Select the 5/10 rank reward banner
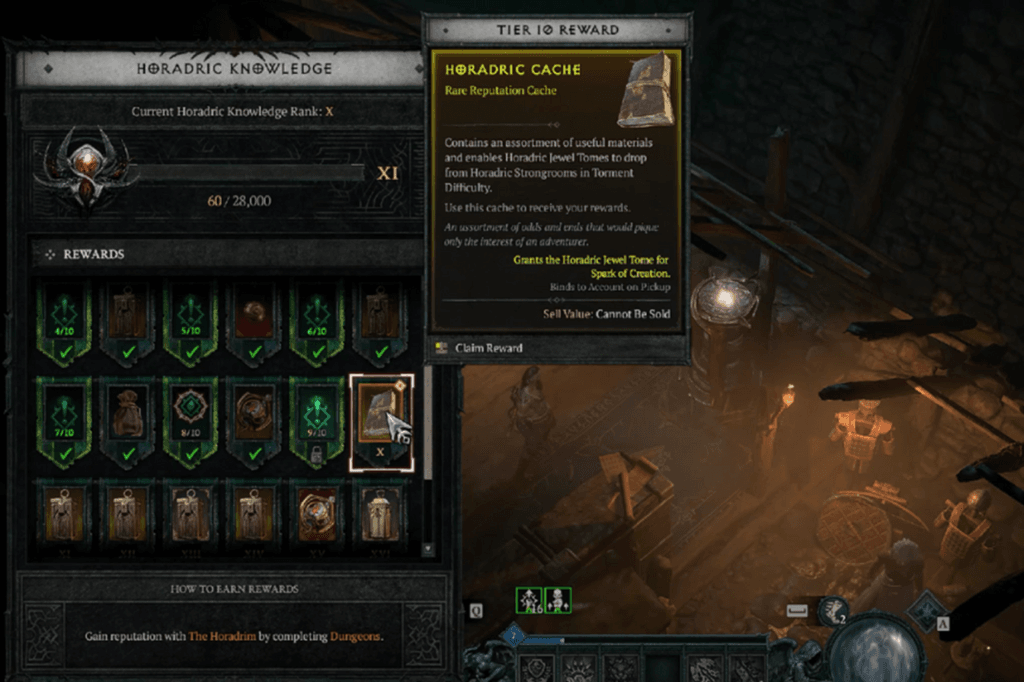 point(190,317)
